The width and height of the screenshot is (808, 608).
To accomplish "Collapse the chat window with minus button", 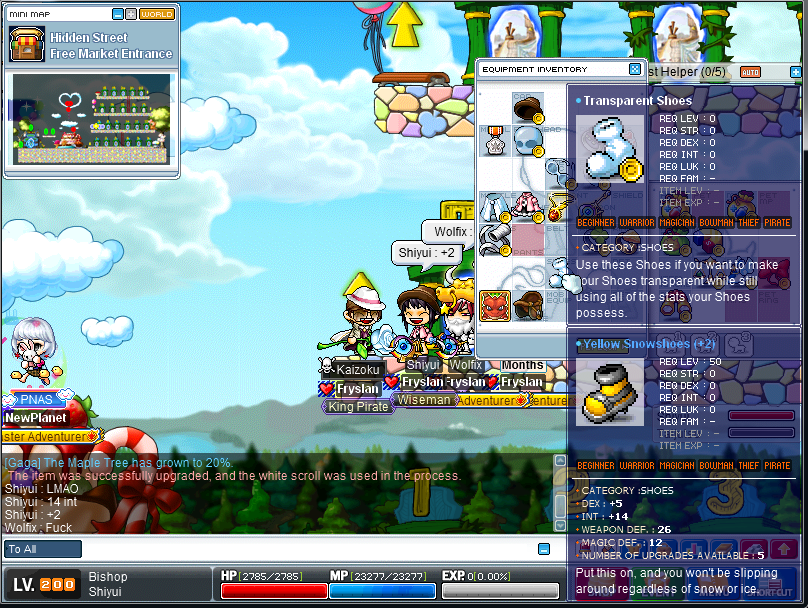I will (544, 549).
